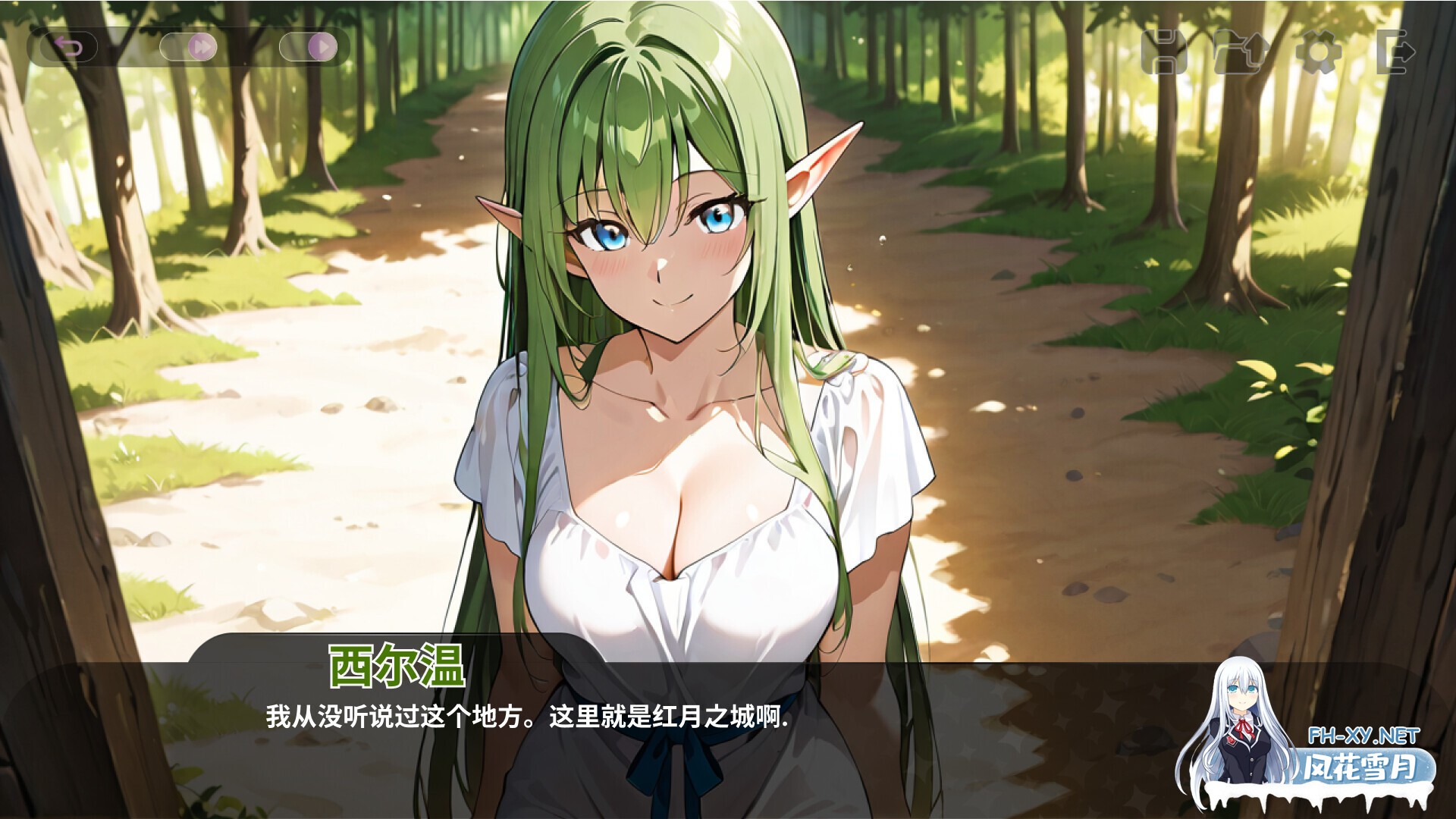Select the fast-forward icon on the skip switch
1456x819 pixels.
(x=202, y=47)
